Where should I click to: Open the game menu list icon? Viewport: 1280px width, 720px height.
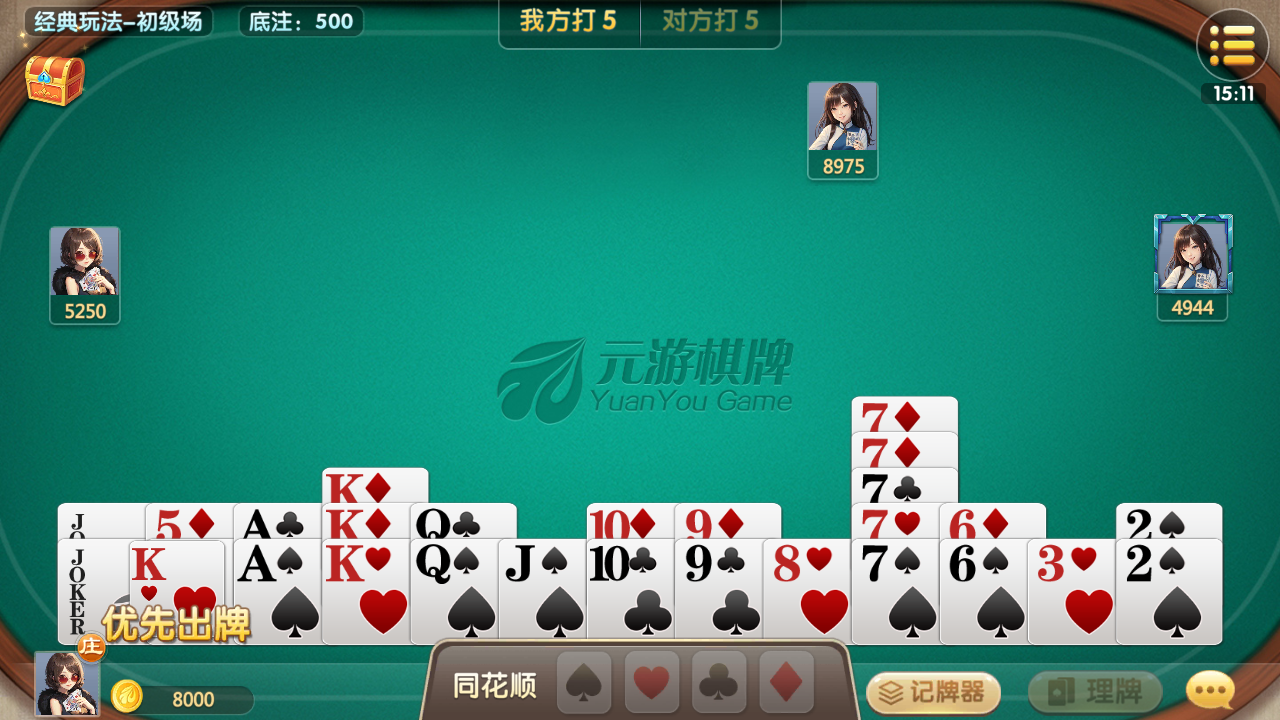[x=1233, y=44]
